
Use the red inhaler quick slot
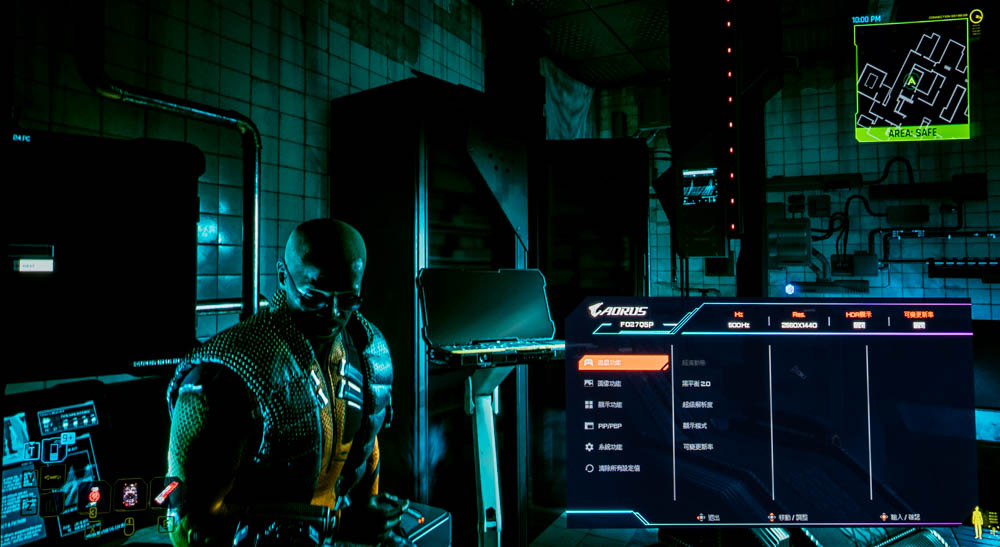point(165,492)
